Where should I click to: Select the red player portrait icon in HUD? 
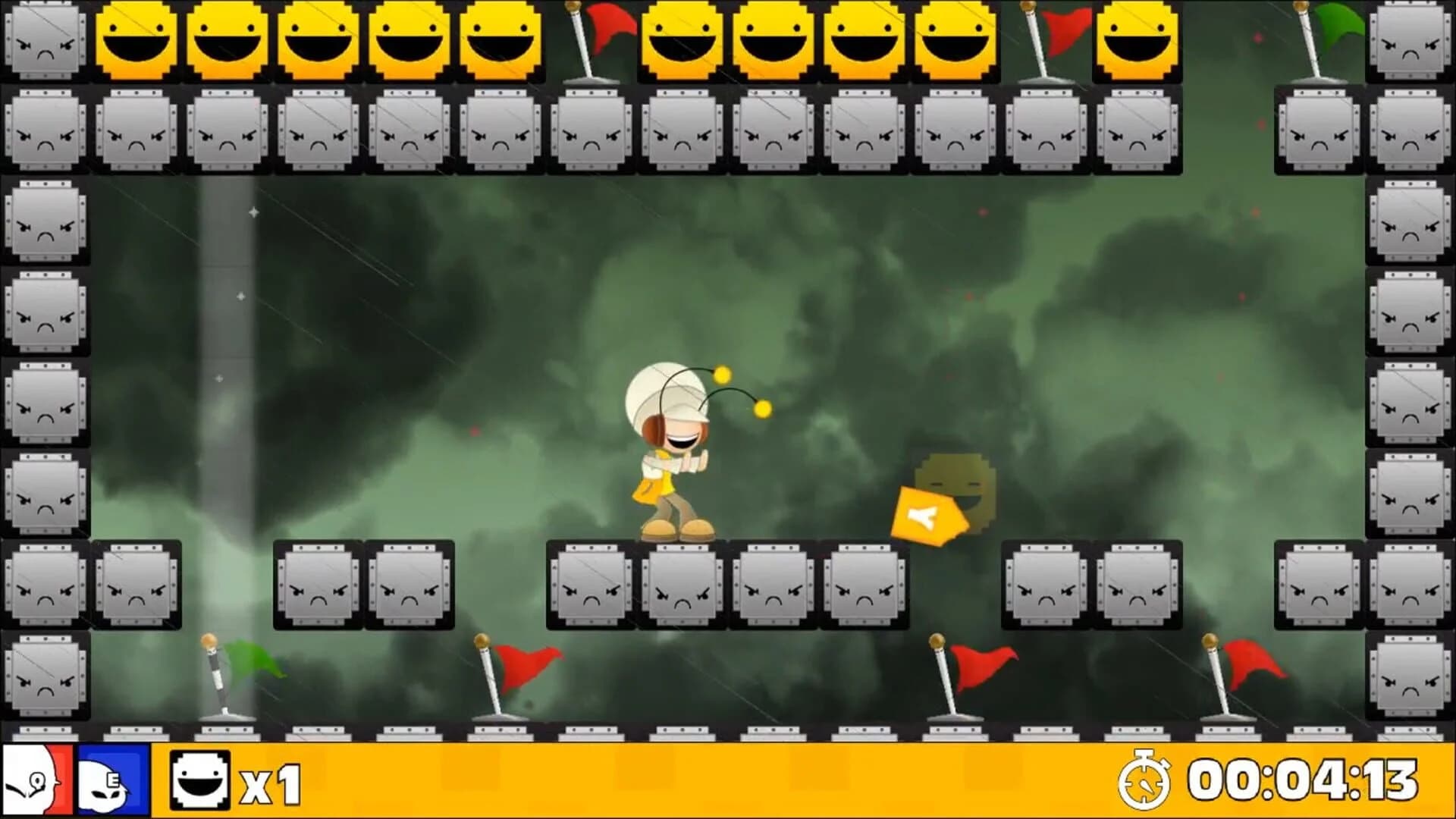[x=34, y=778]
